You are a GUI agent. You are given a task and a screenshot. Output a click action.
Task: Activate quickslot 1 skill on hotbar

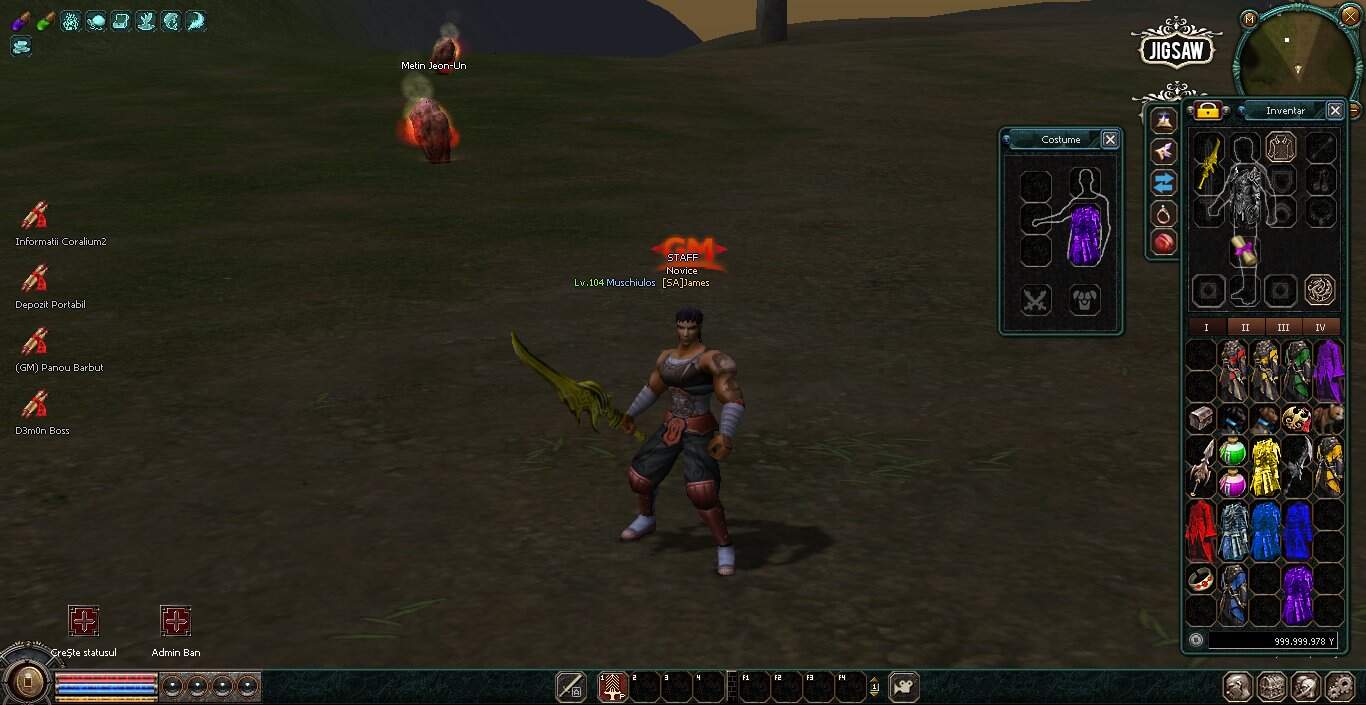click(612, 687)
